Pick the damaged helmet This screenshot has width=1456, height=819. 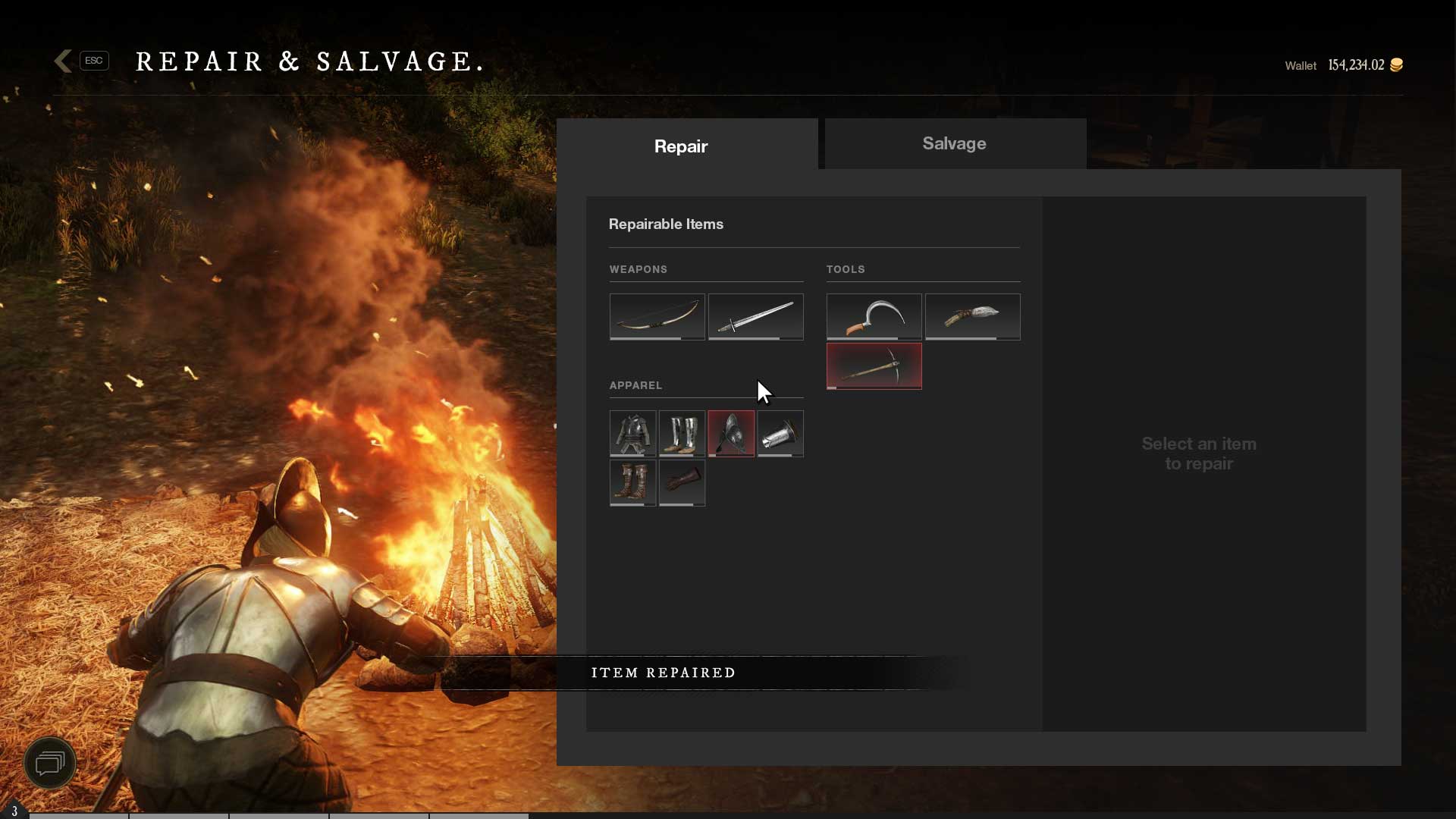coord(731,433)
